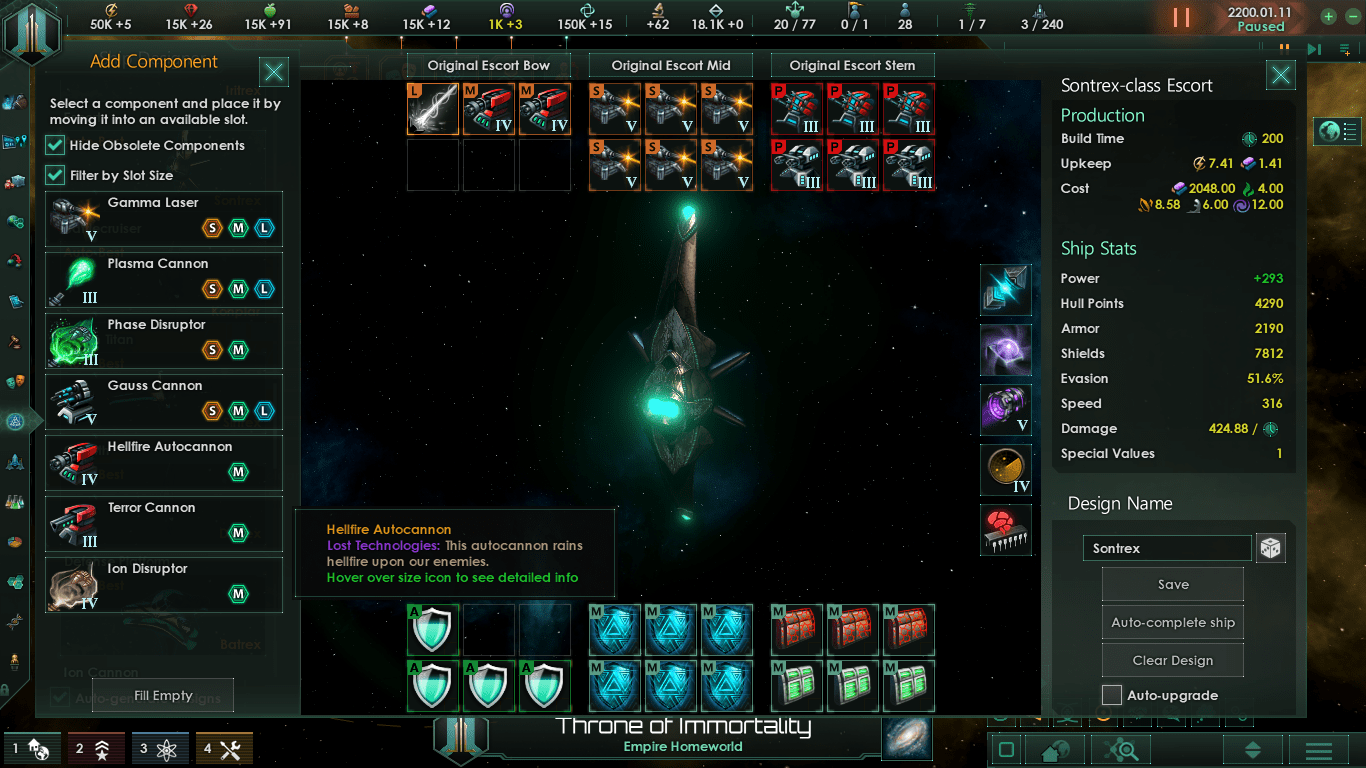This screenshot has height=768, width=1366.
Task: Open the Original Escort Bow section selector
Action: point(488,66)
